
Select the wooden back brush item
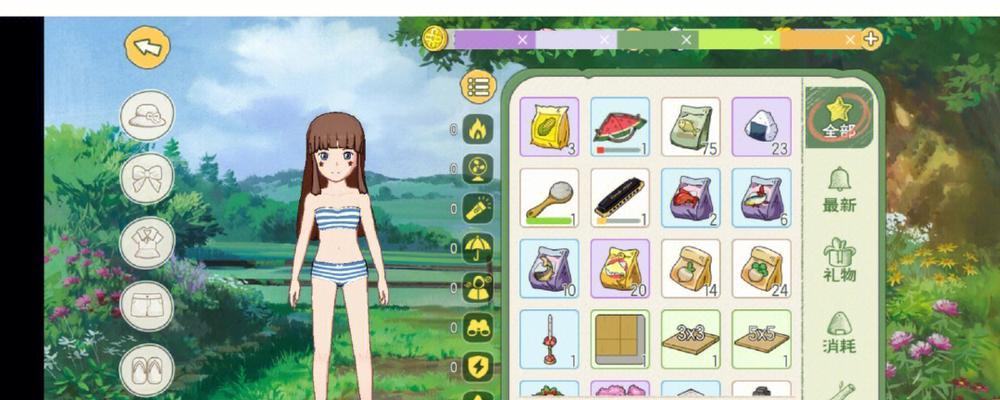[549, 197]
